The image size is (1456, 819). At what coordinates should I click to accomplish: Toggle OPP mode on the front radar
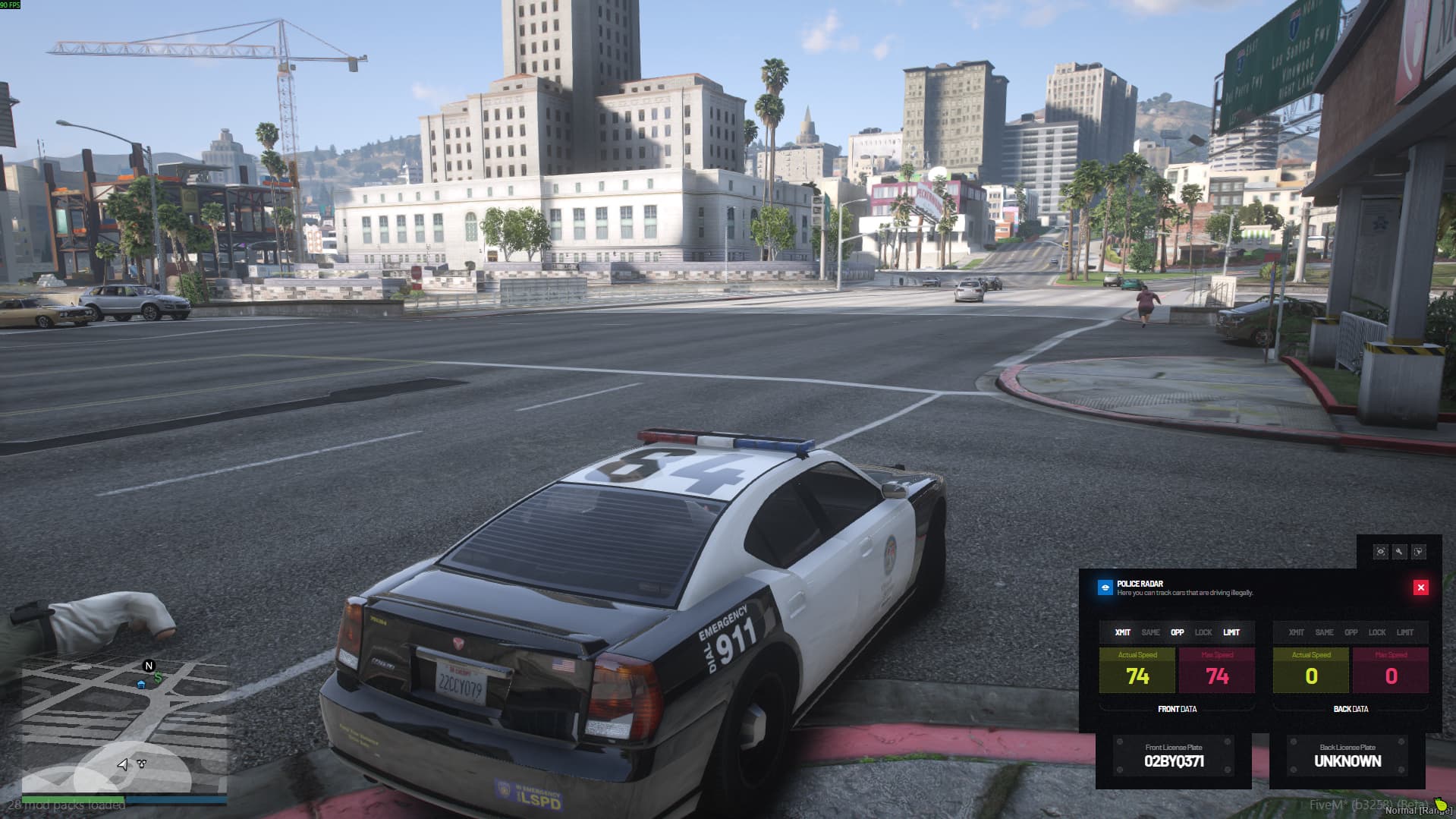[1177, 632]
